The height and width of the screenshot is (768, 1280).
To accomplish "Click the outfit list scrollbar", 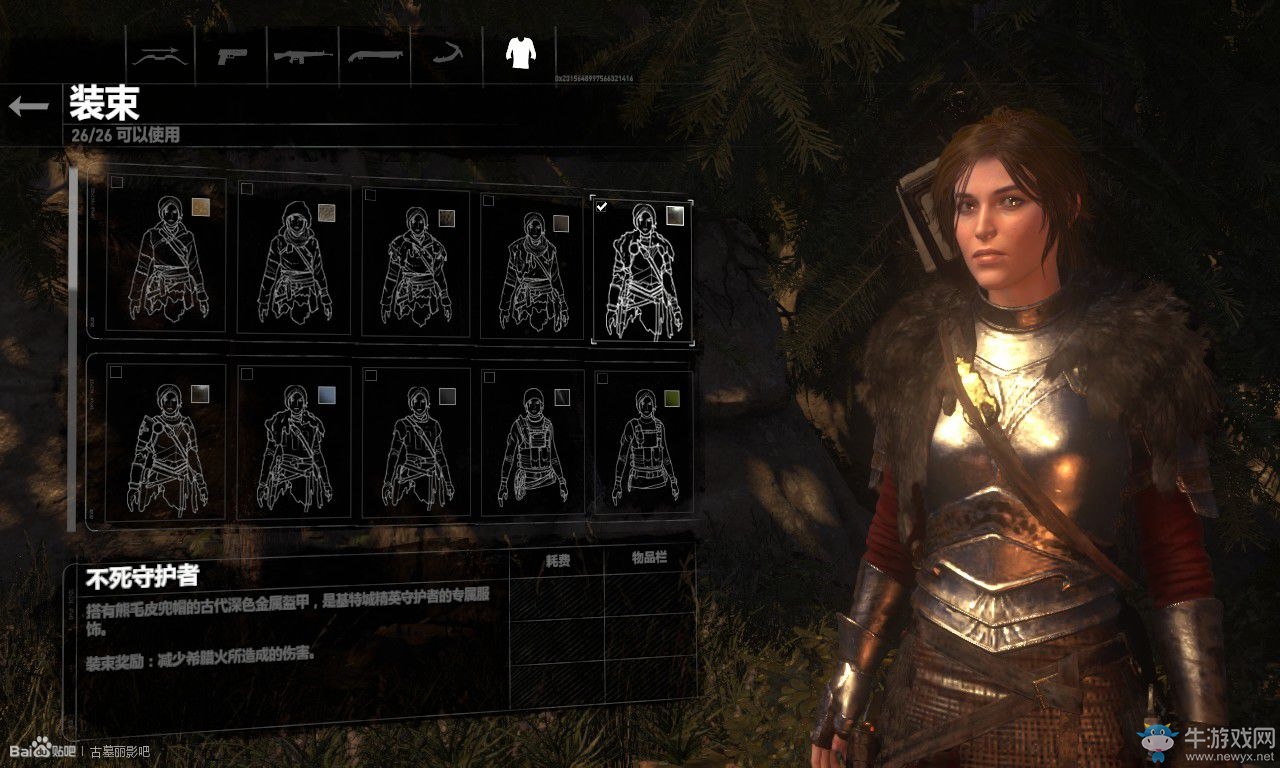I will click(x=72, y=350).
